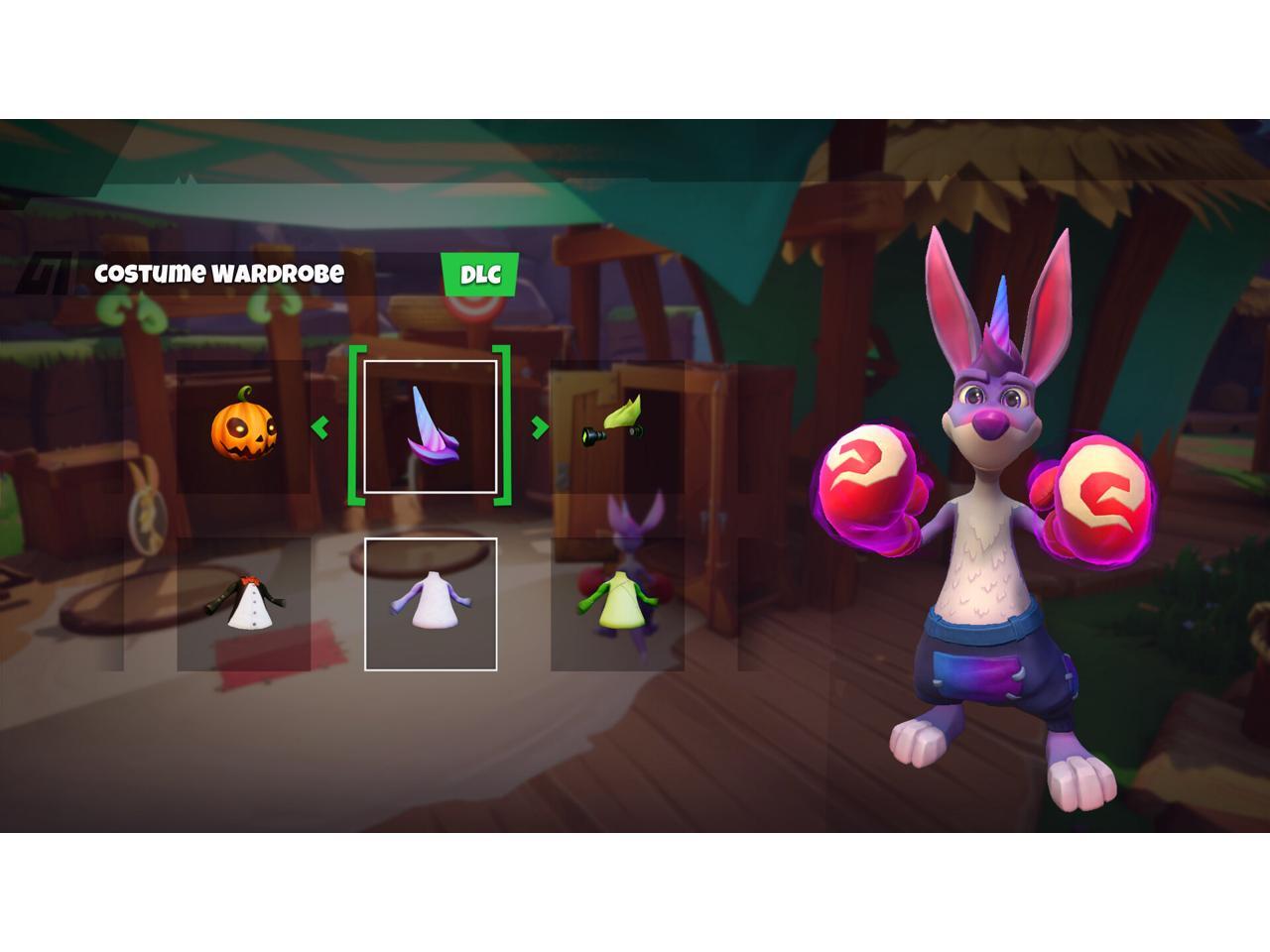Choose the unicorn horn headpiece slot
The height and width of the screenshot is (952, 1270).
pyautogui.click(x=431, y=427)
